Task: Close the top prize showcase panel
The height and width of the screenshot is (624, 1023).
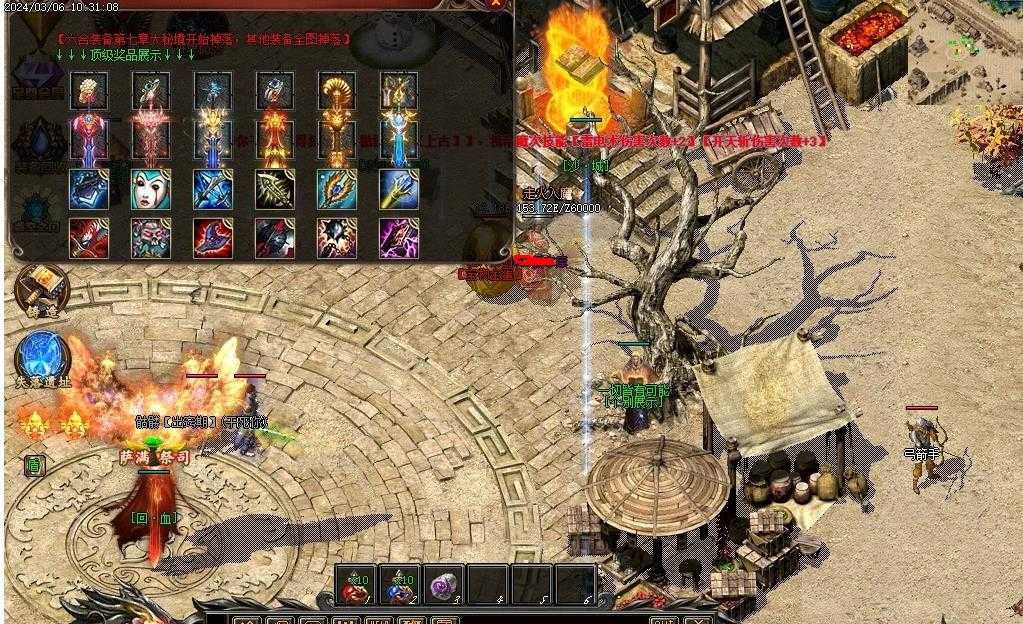Action: (x=497, y=4)
